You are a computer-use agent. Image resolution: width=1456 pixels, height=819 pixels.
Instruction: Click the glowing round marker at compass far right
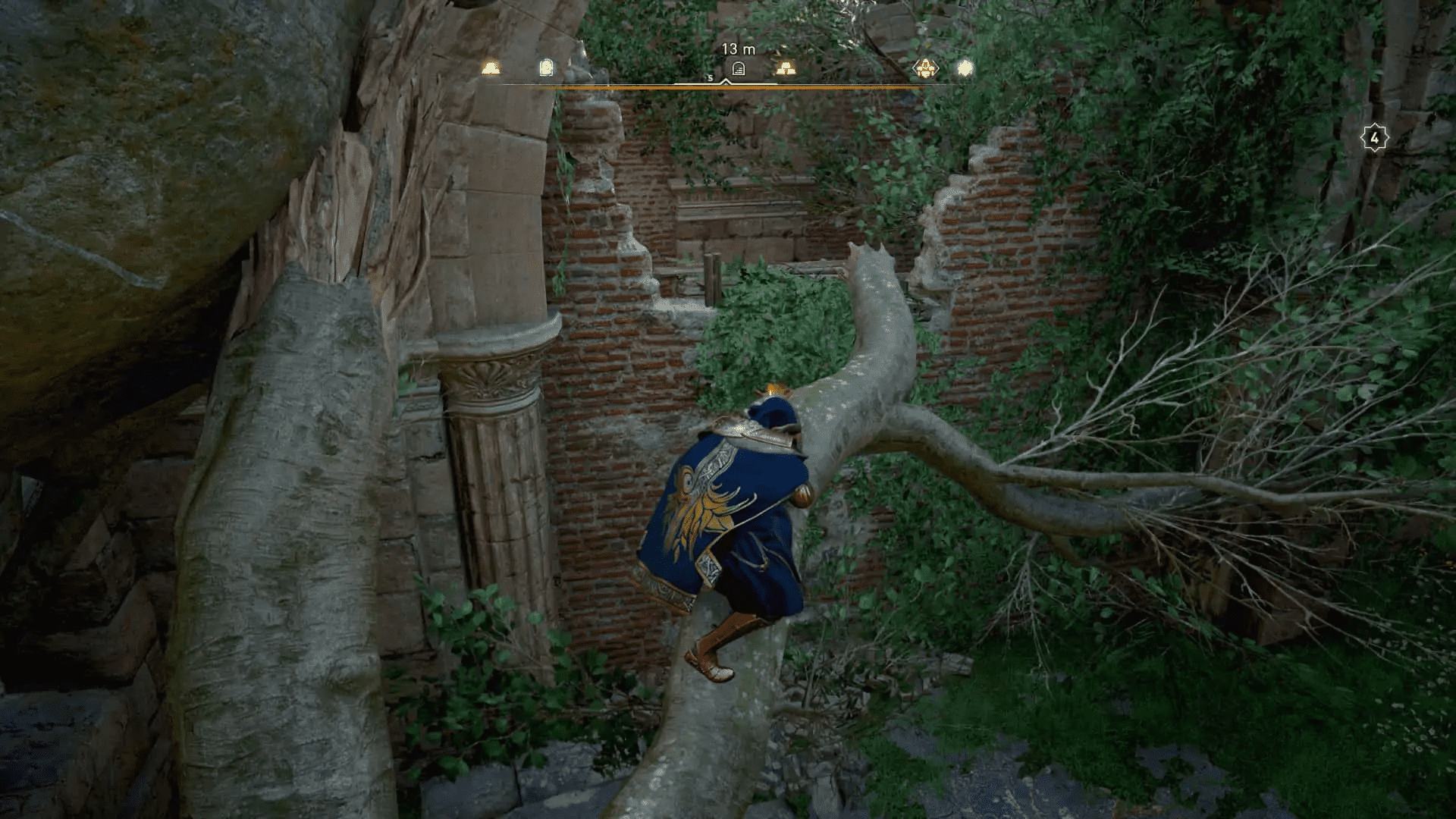pos(965,67)
